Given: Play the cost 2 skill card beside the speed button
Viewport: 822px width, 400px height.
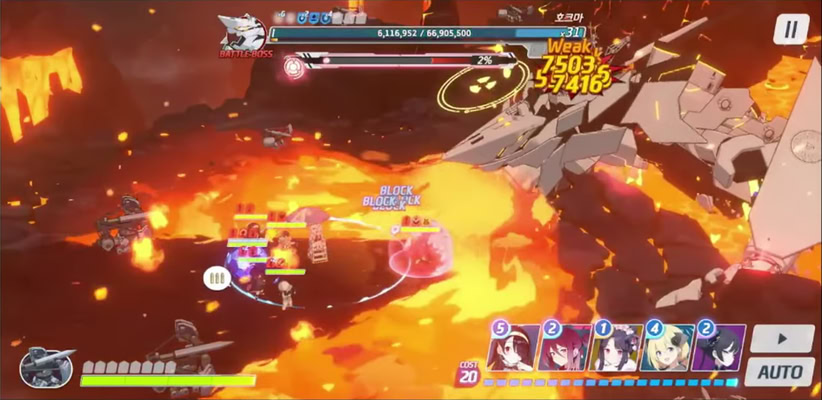Looking at the screenshot, I should [x=718, y=348].
